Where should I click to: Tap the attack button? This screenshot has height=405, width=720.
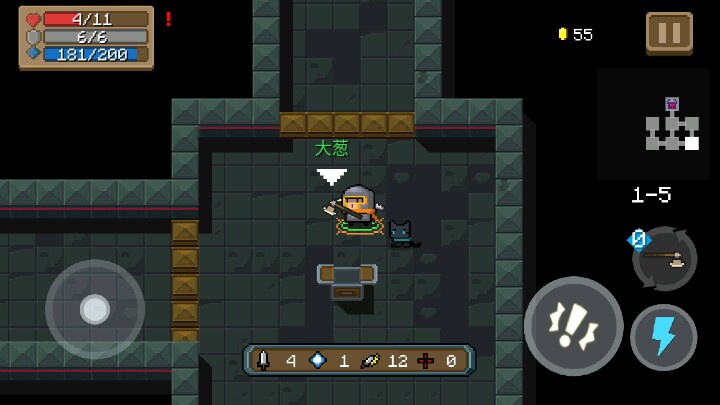click(573, 326)
